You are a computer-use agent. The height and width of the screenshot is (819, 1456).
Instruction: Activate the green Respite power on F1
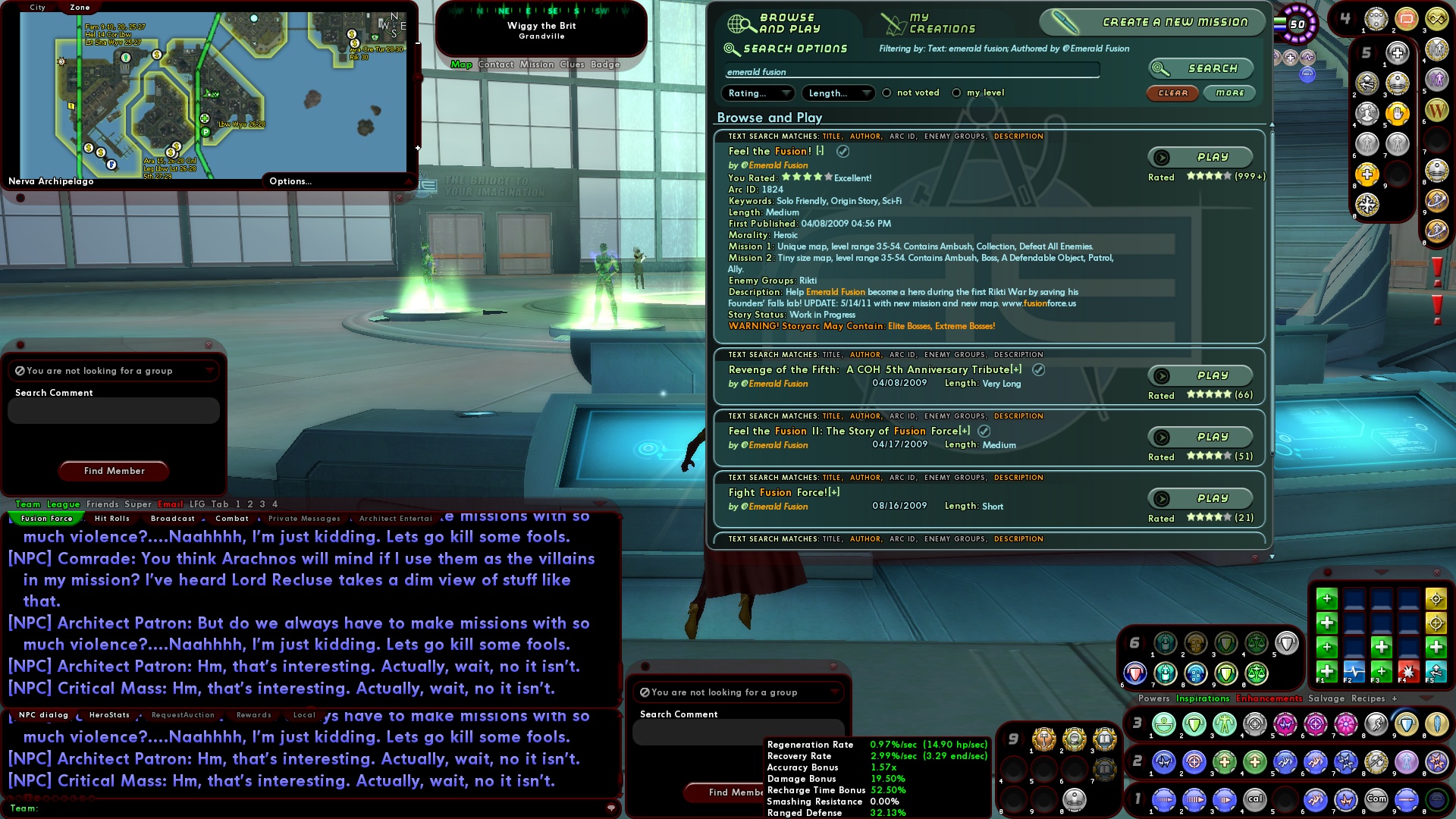click(1326, 673)
